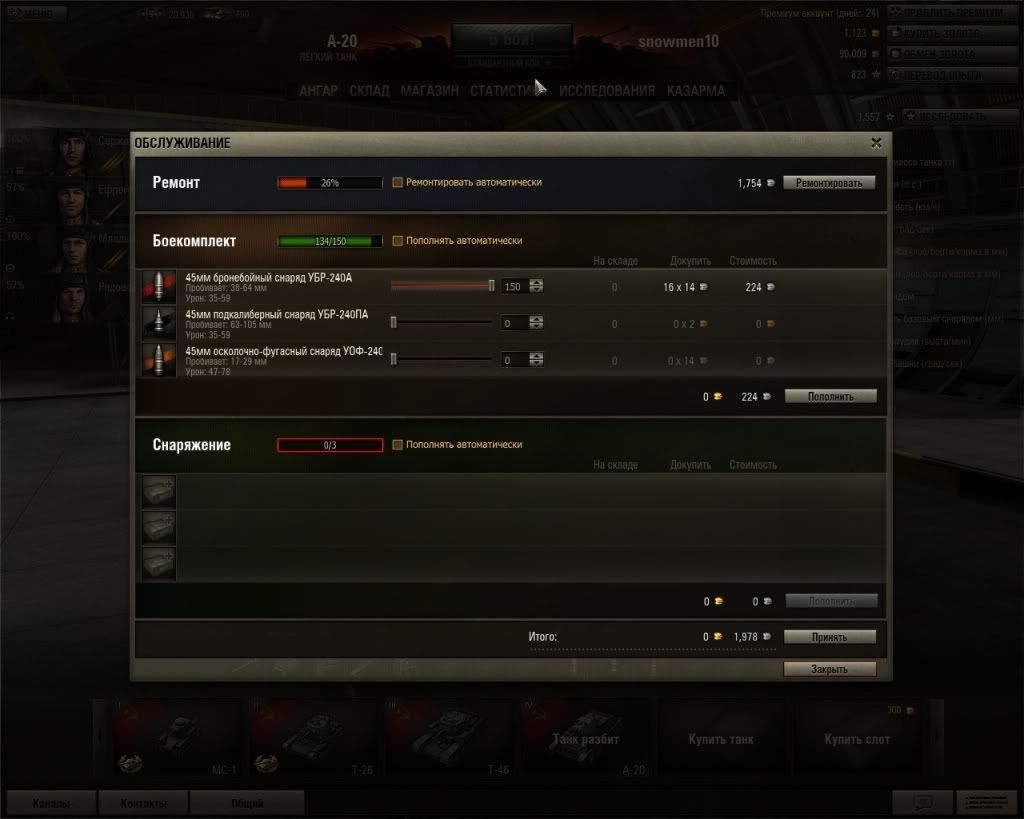Screen dimensions: 1024x819
Task: Select the Т-26 tank in the carousel
Action: (311, 738)
